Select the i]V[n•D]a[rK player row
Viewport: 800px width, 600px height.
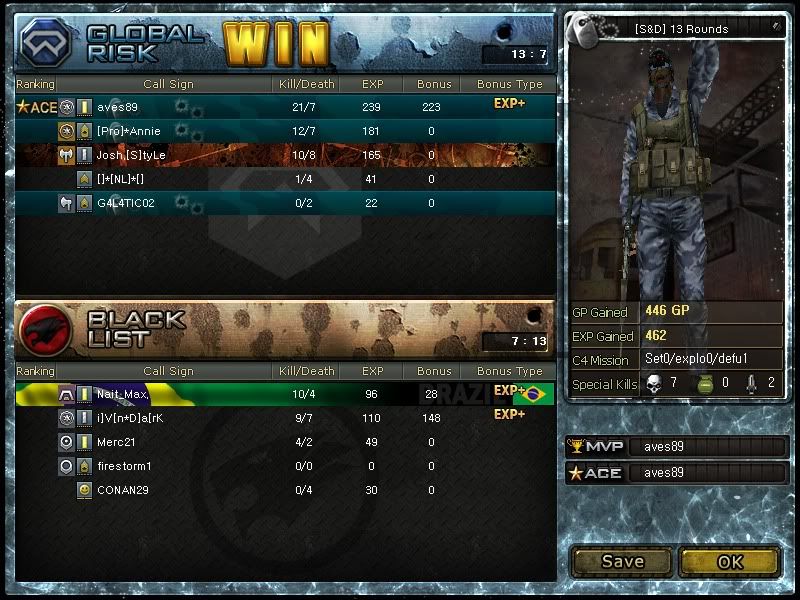click(130, 417)
